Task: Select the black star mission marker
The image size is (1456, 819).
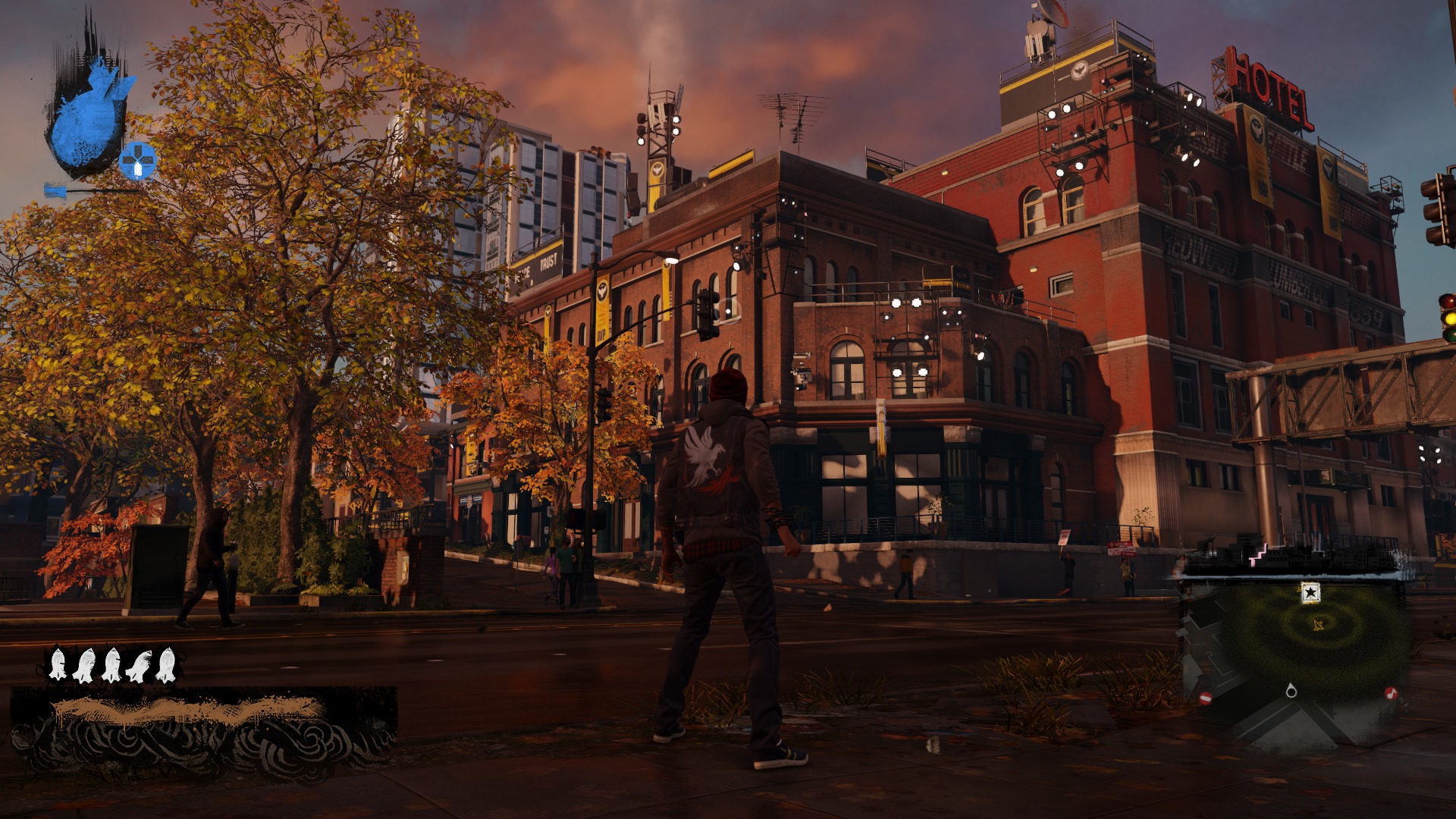Action: click(x=1310, y=592)
